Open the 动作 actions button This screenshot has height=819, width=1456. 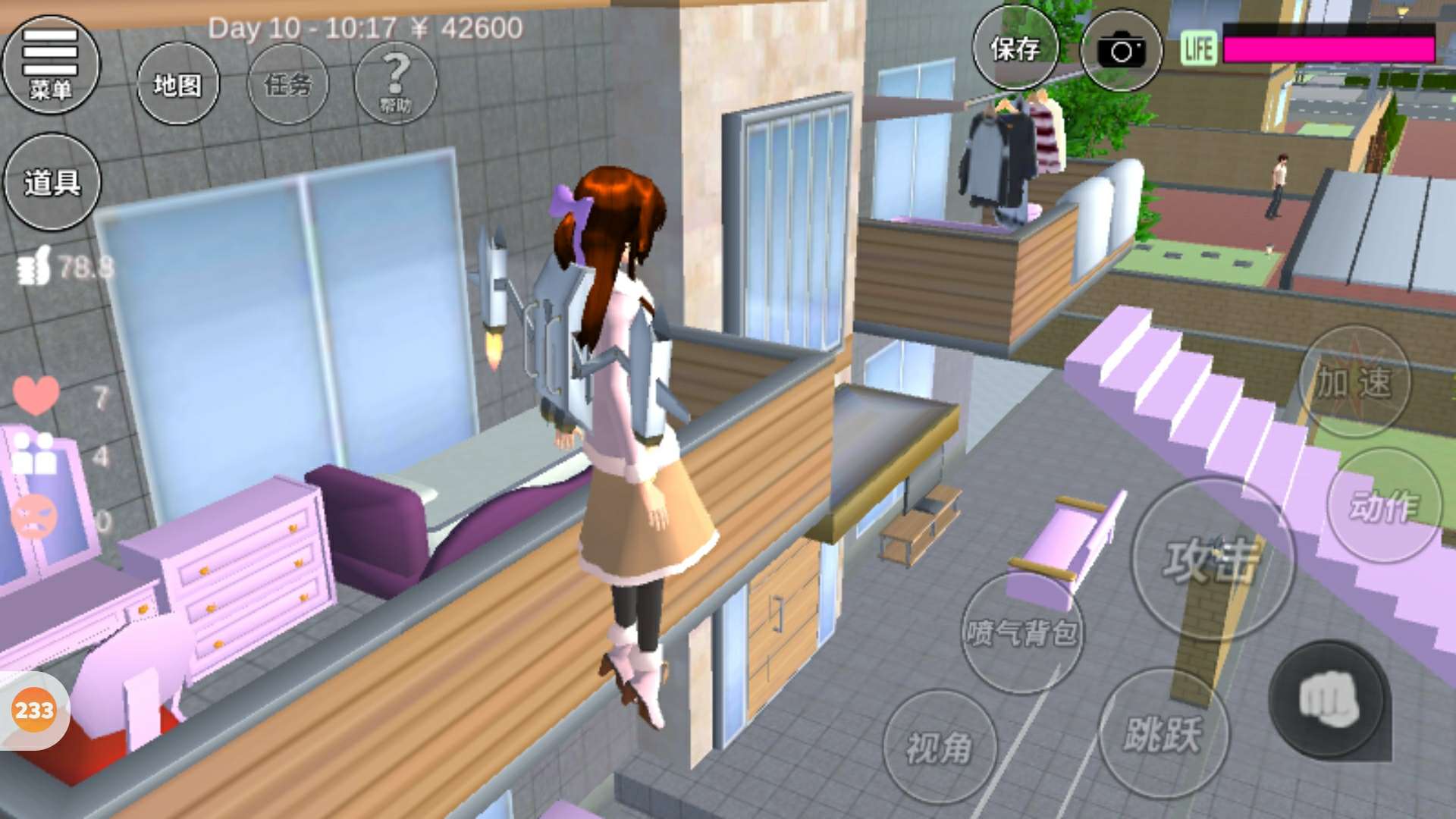(x=1383, y=506)
